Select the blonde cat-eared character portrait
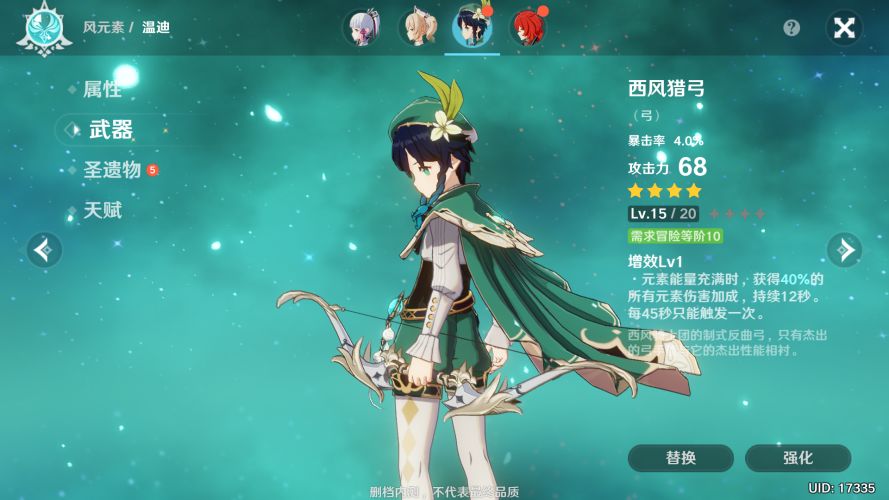This screenshot has width=889, height=500. tap(417, 28)
